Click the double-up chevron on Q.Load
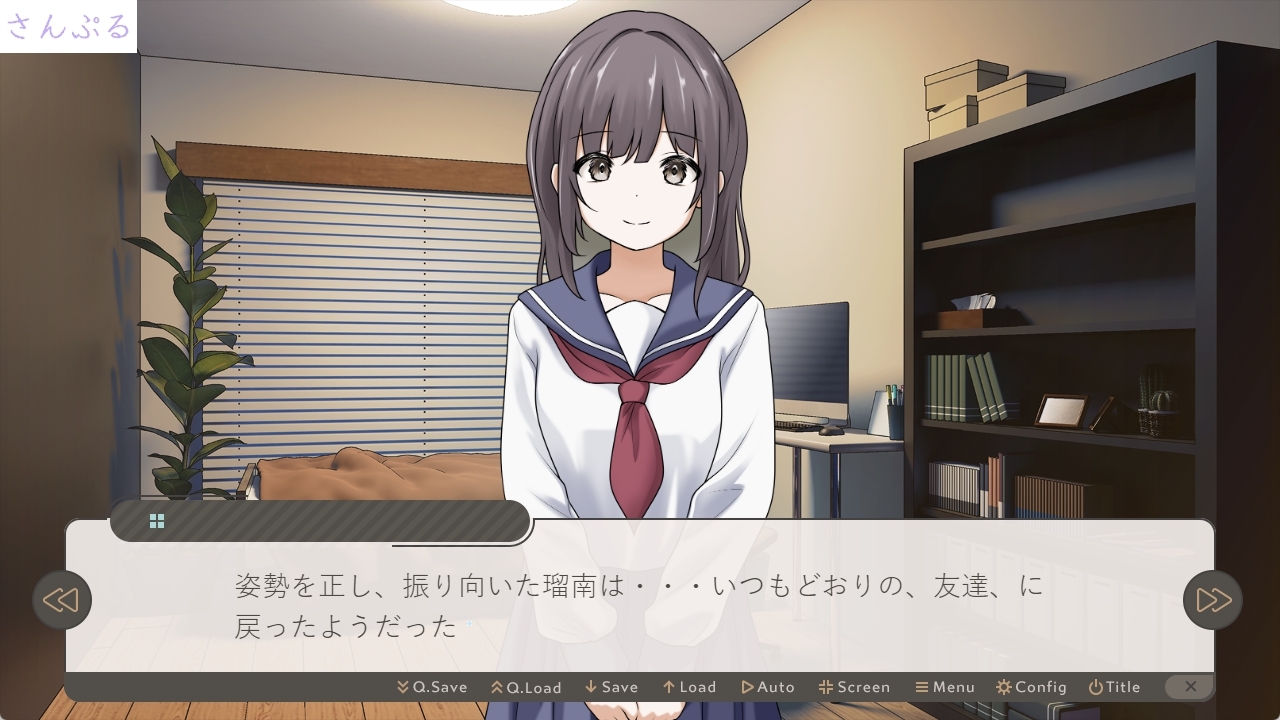The image size is (1280, 720). [x=497, y=687]
